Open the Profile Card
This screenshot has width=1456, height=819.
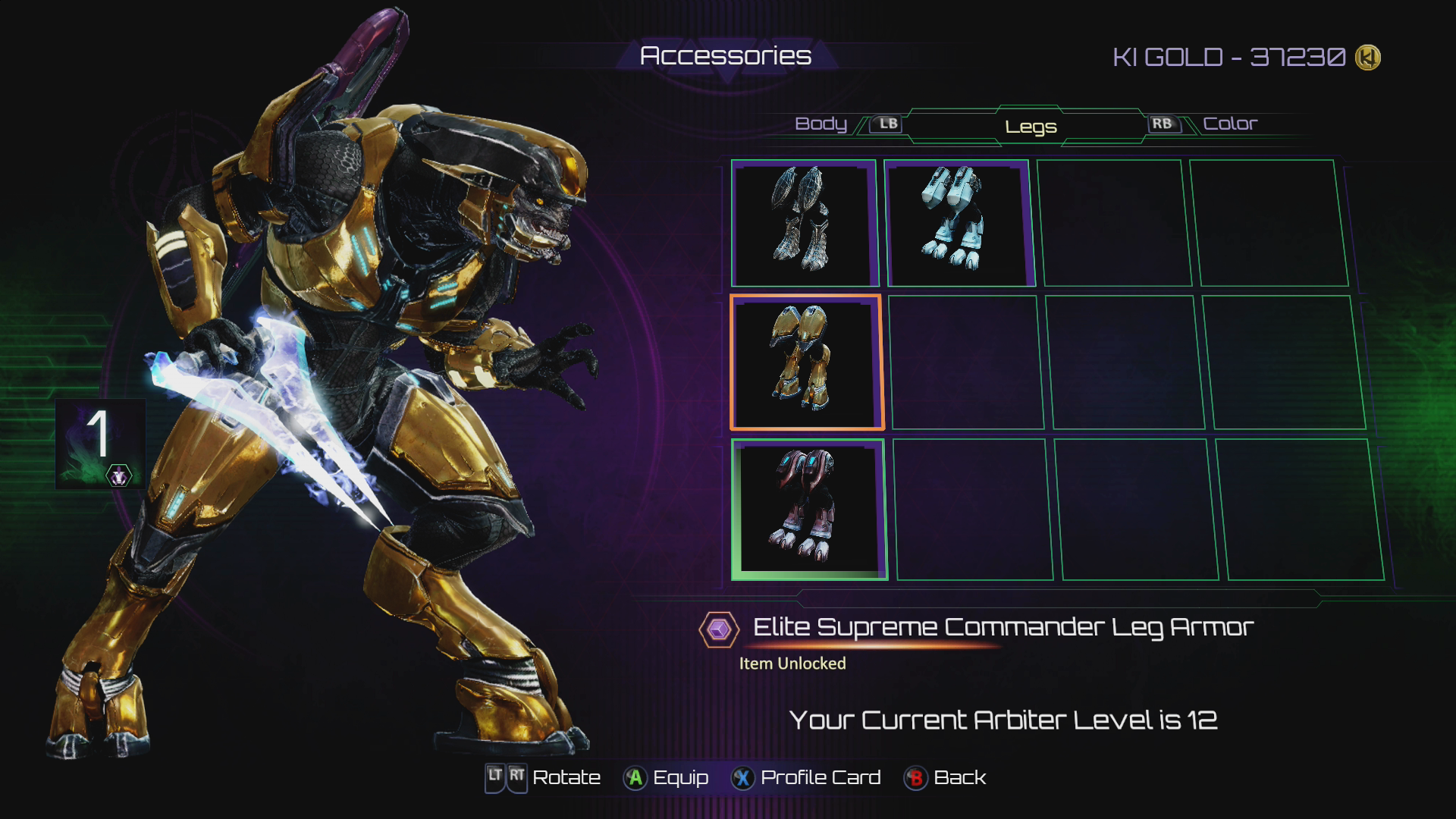click(806, 778)
